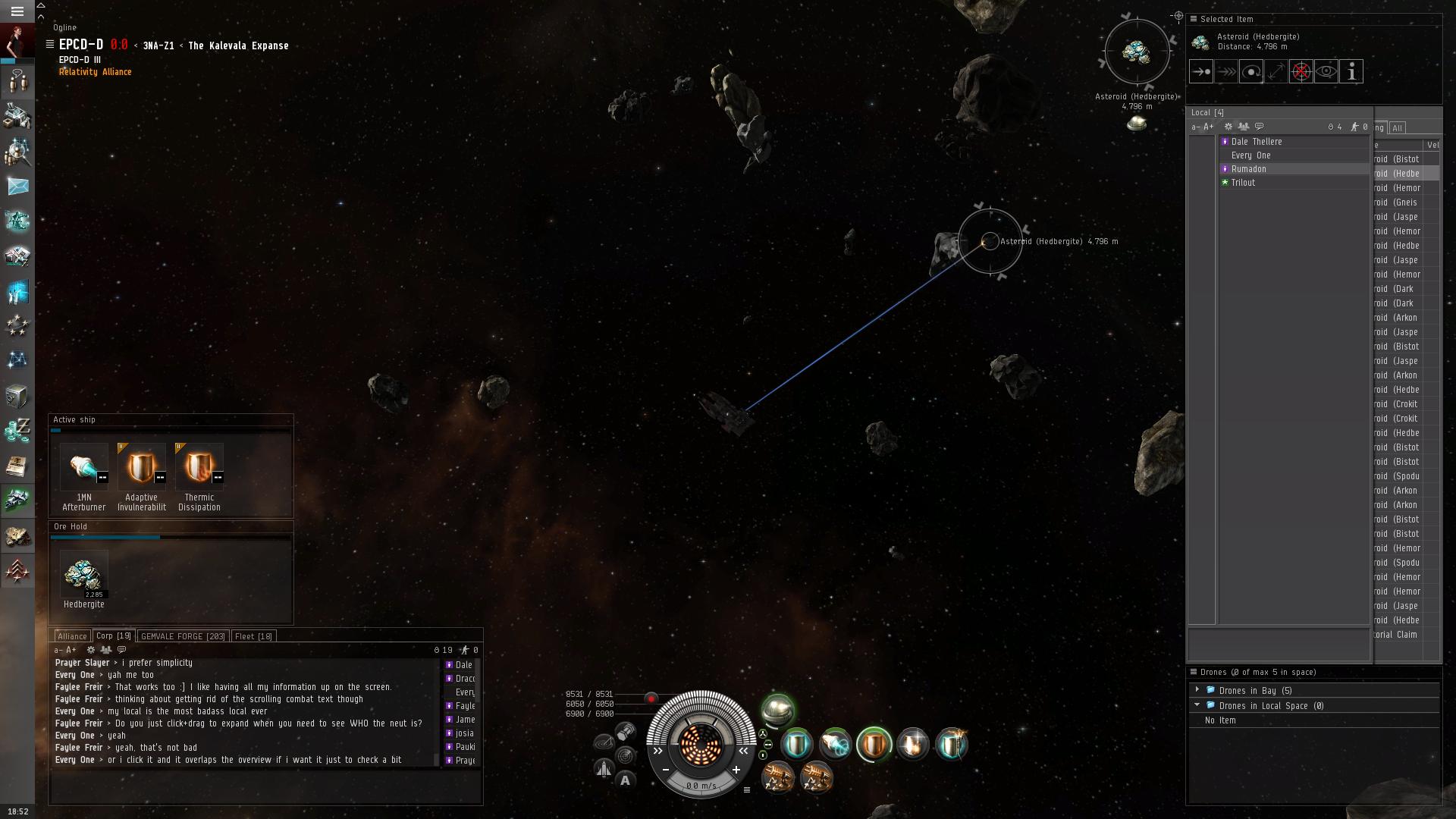Select Dale Thellere in Local list
Image resolution: width=1456 pixels, height=819 pixels.
point(1257,142)
